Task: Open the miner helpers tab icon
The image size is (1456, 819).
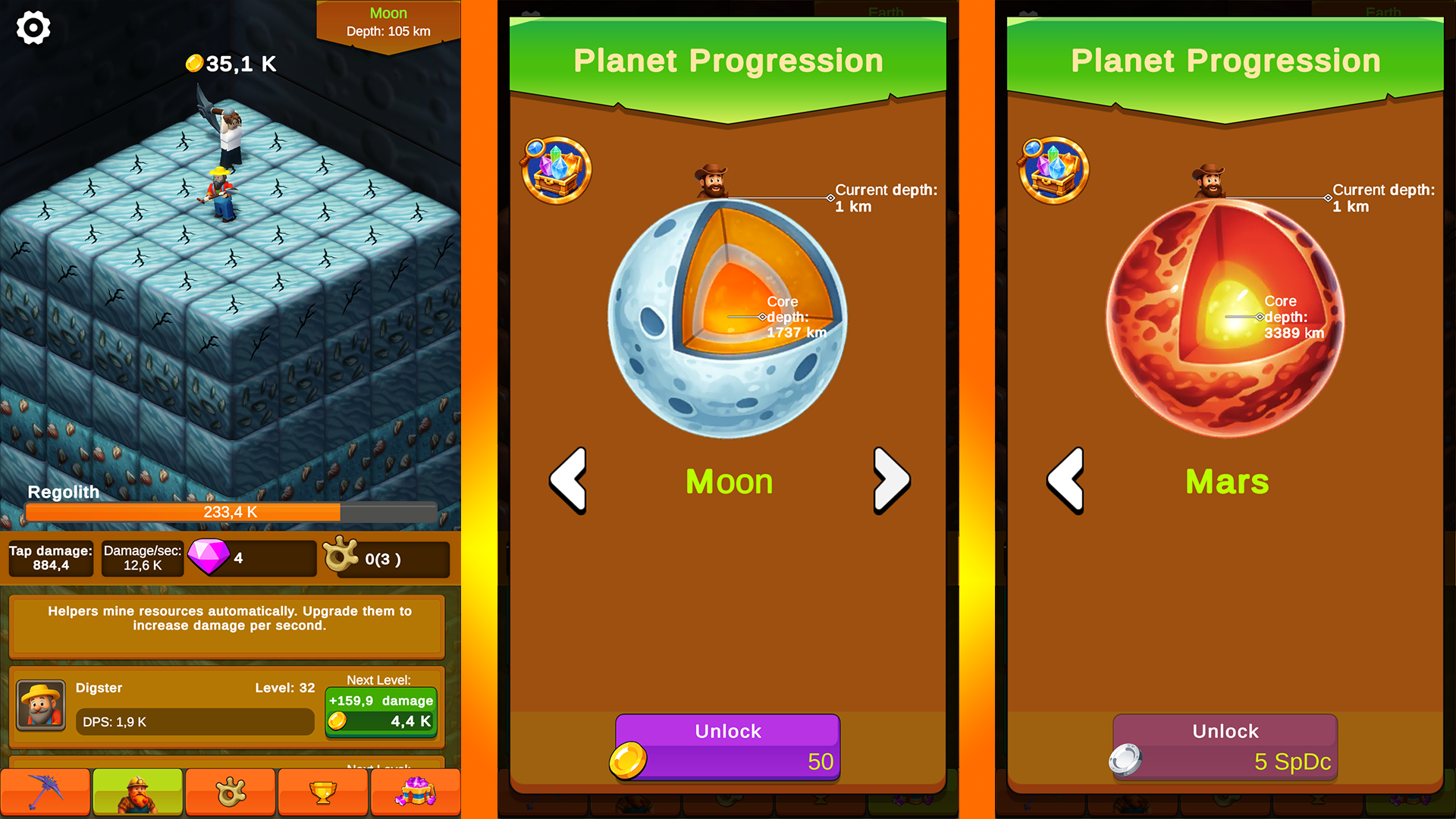Action: pyautogui.click(x=138, y=792)
